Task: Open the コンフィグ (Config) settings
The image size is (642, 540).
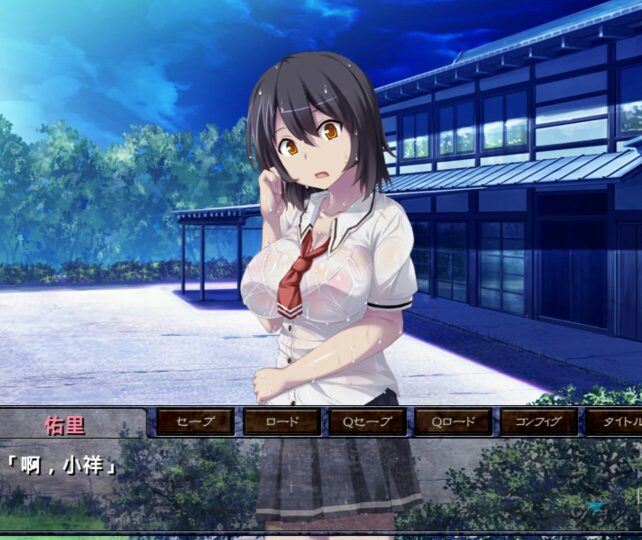Action: 538,421
